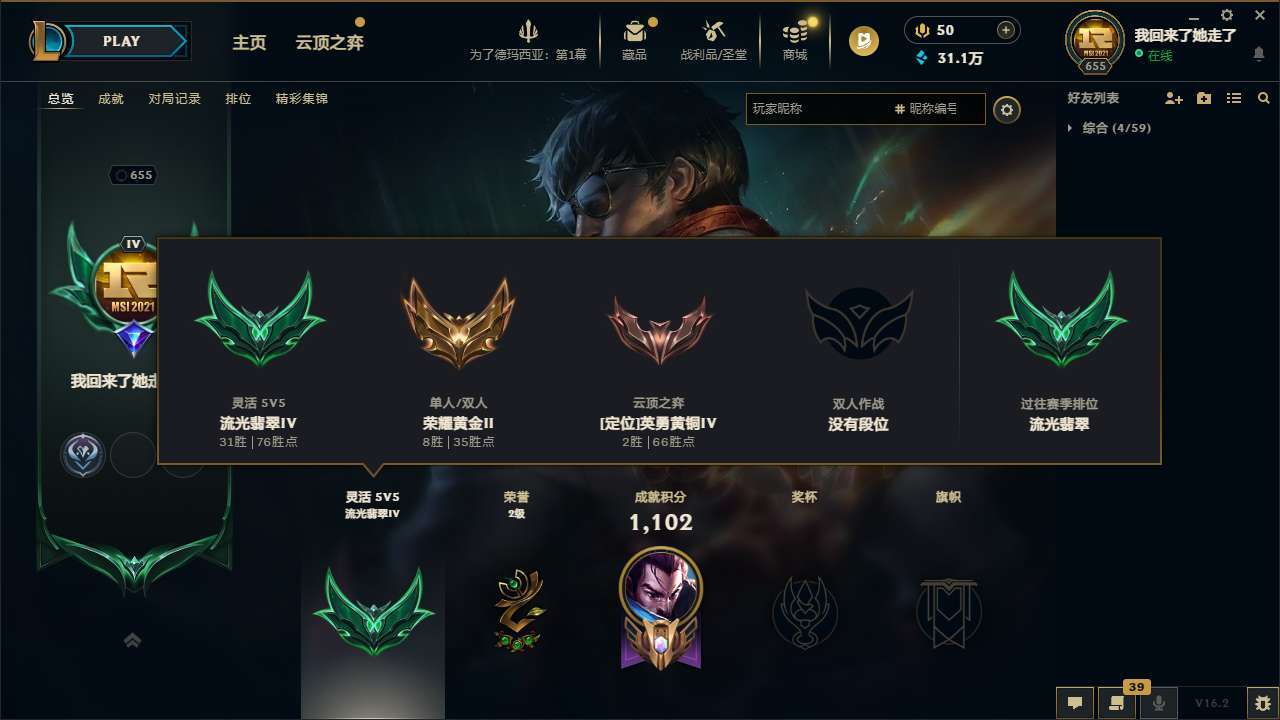Click the PLAY button
This screenshot has height=720, width=1280.
tap(122, 41)
